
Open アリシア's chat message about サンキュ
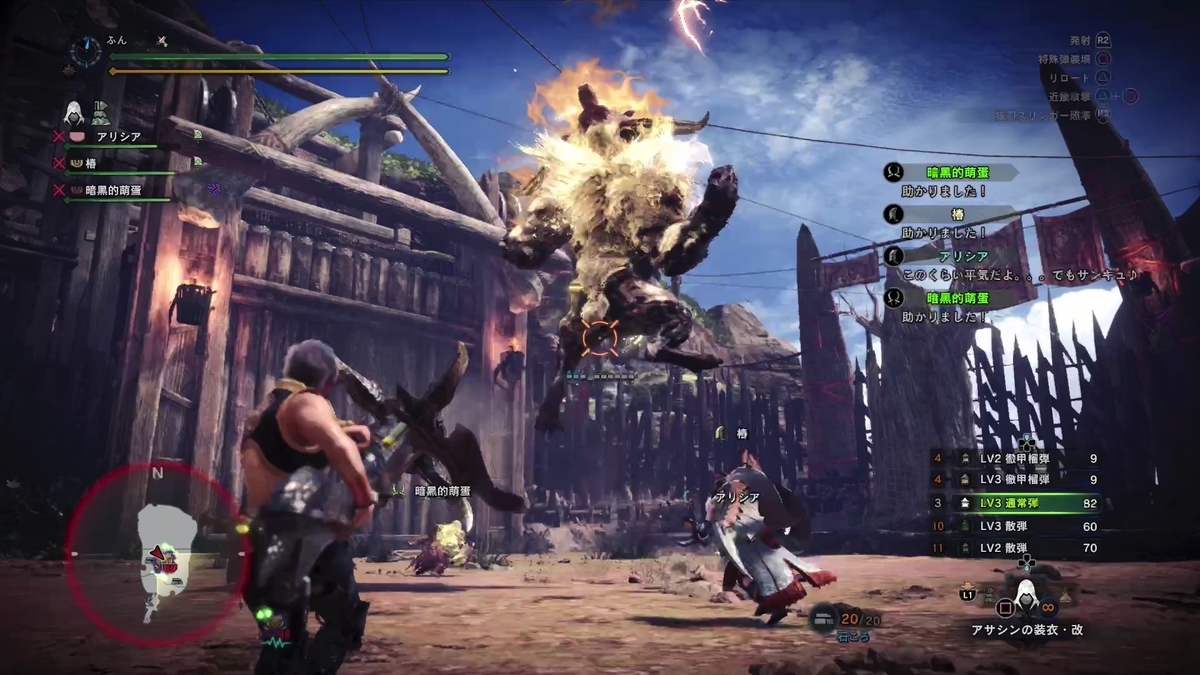1020,274
